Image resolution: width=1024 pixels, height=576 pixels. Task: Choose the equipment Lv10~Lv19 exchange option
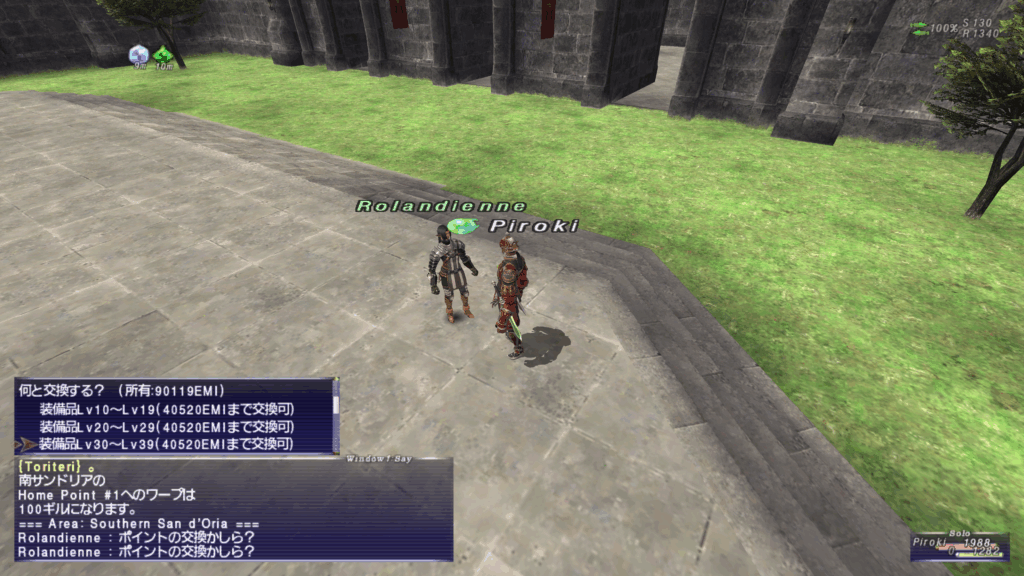[x=165, y=408]
